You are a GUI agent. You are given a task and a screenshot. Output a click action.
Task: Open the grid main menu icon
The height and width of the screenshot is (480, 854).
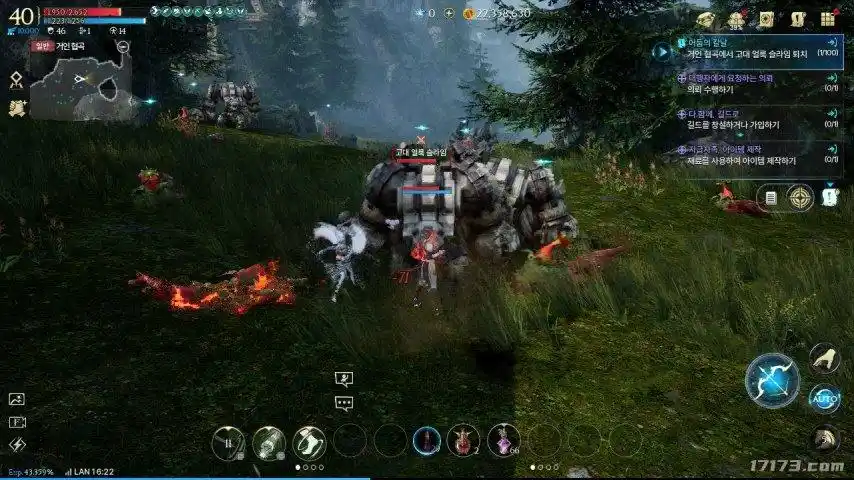point(828,19)
